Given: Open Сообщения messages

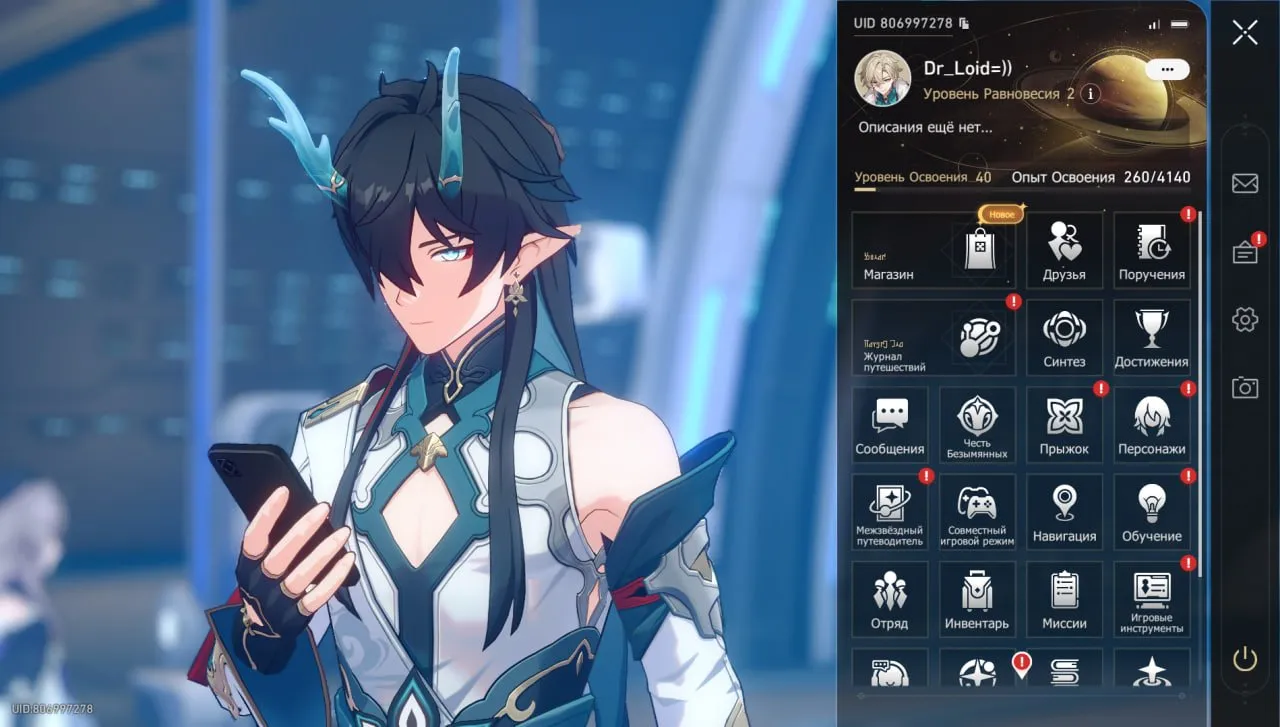Looking at the screenshot, I should coord(889,425).
